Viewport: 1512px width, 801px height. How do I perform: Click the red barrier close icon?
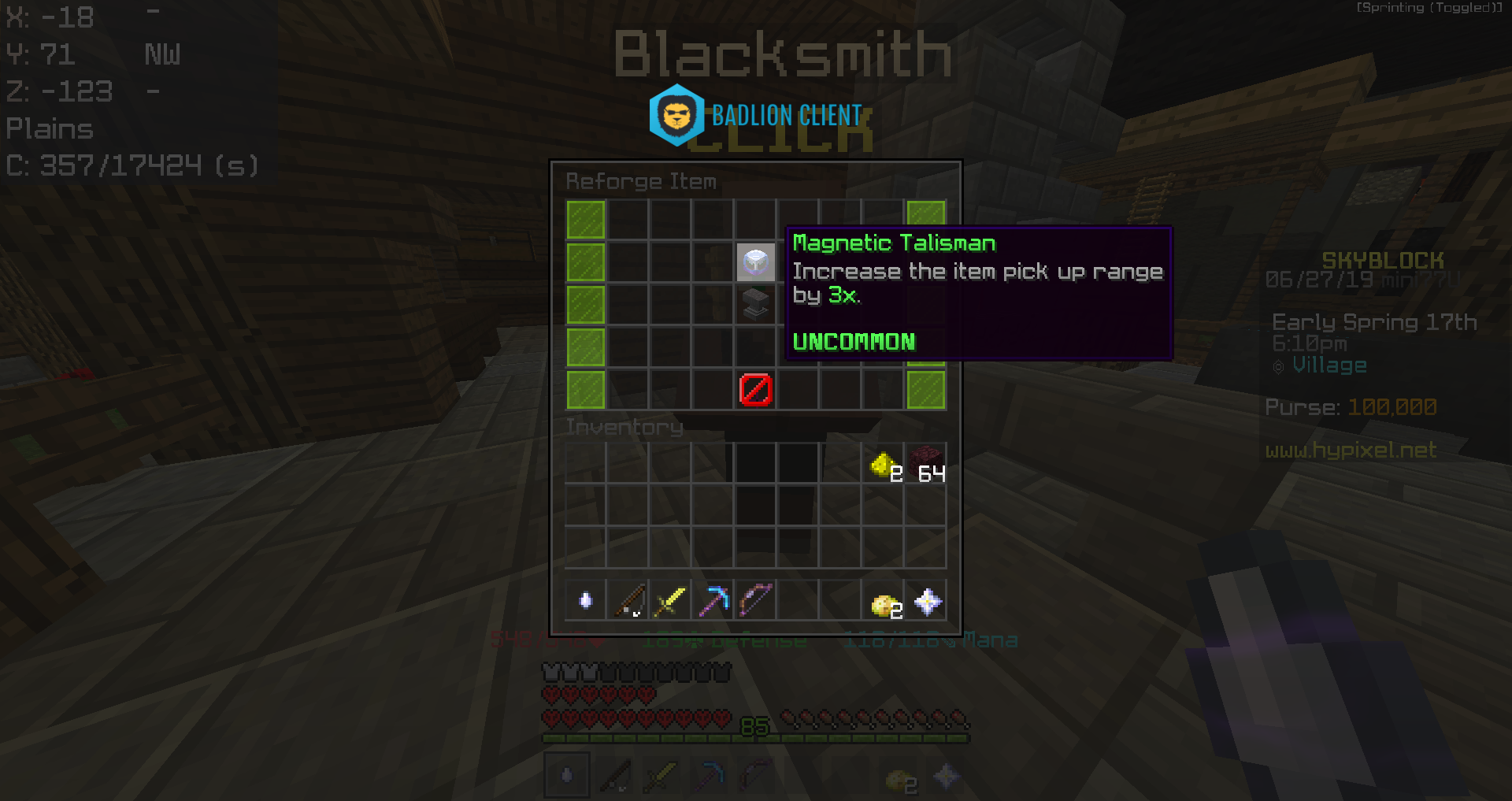click(755, 389)
